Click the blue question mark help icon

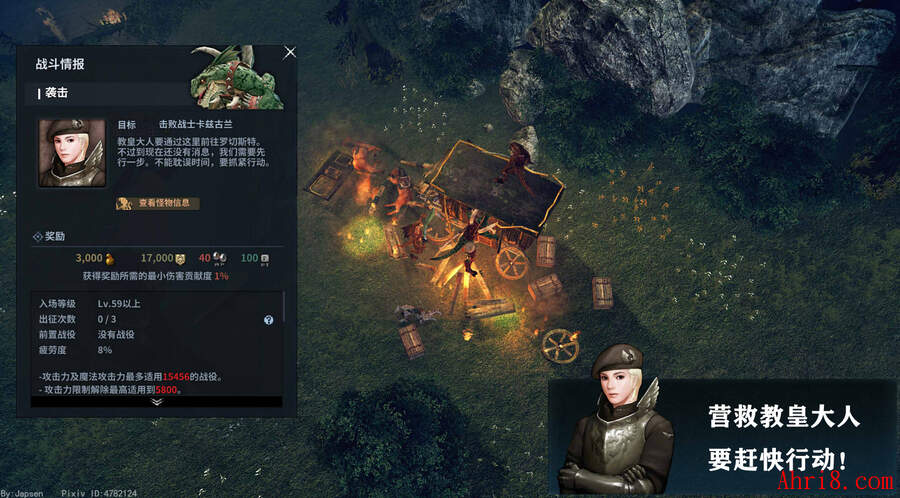point(268,320)
